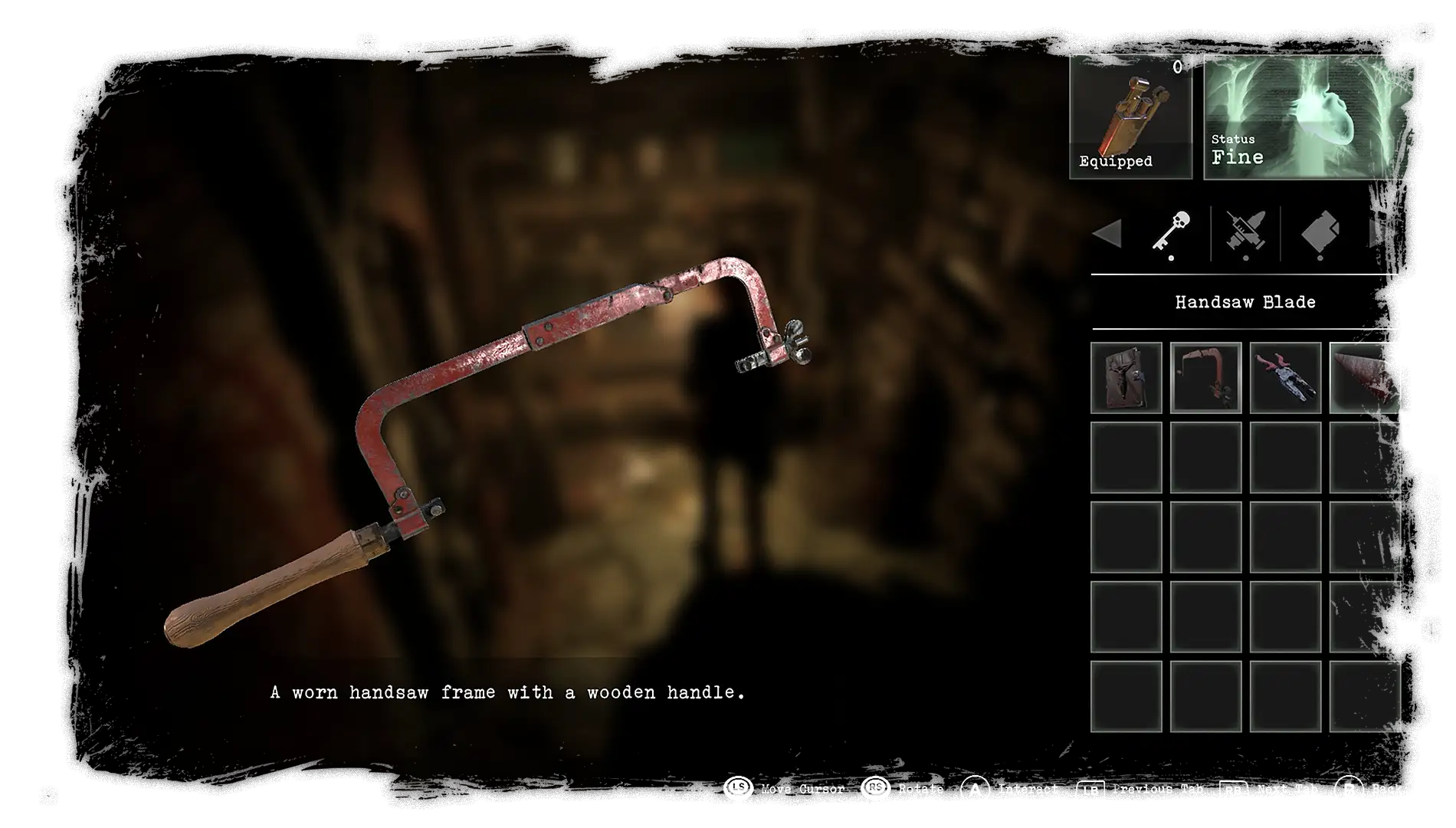This screenshot has width=1456, height=828.
Task: Select the crucifix plaque item slot
Action: [1126, 378]
